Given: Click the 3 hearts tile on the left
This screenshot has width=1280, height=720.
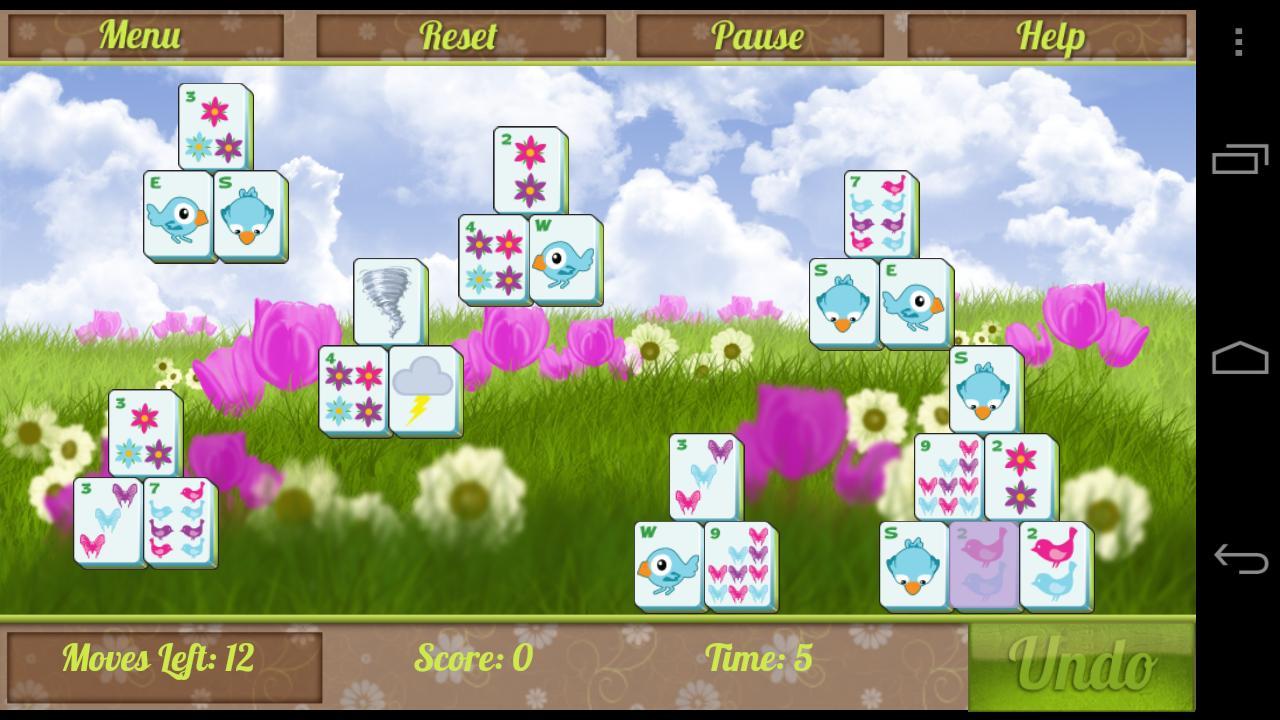Looking at the screenshot, I should click(x=108, y=522).
